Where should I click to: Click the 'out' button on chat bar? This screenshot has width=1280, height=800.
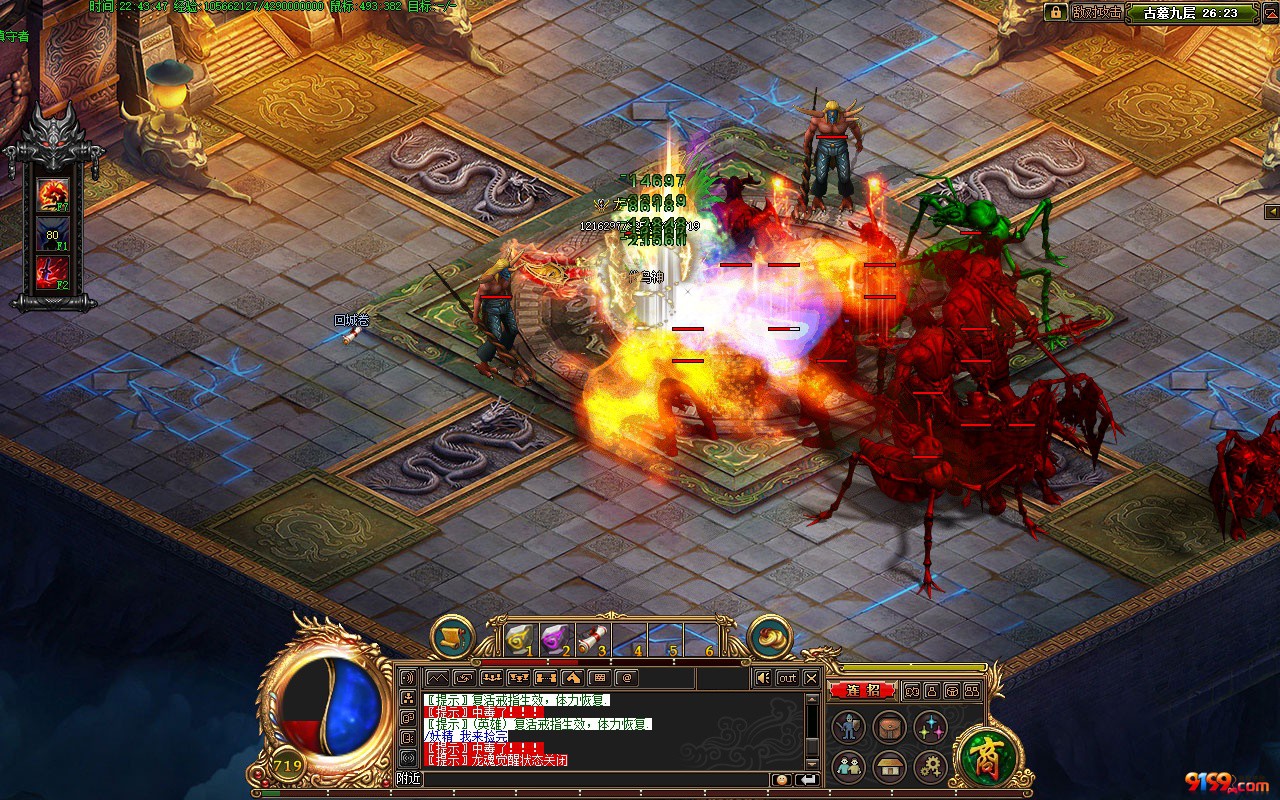(788, 678)
